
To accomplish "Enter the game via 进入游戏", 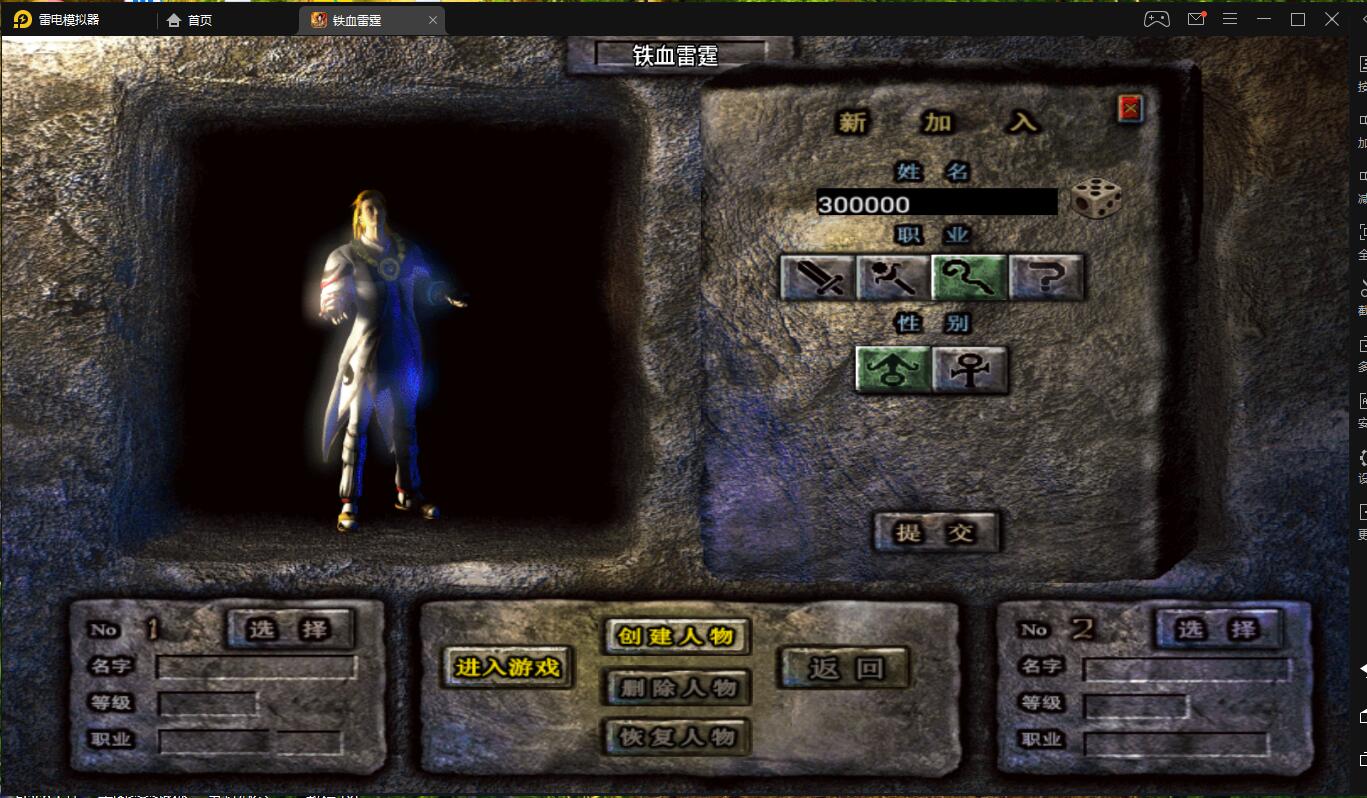I will pyautogui.click(x=508, y=667).
